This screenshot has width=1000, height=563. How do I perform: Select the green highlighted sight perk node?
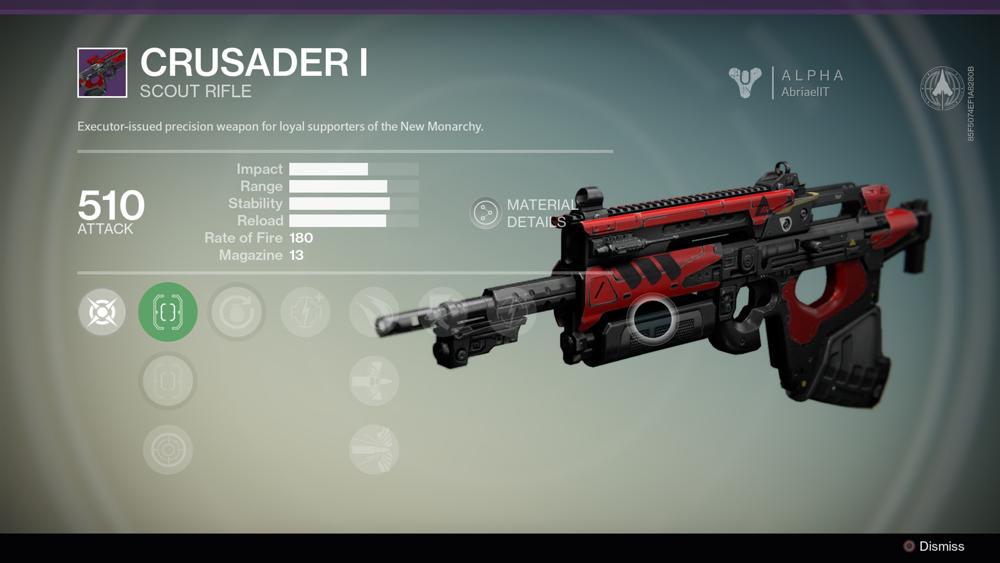pos(168,312)
